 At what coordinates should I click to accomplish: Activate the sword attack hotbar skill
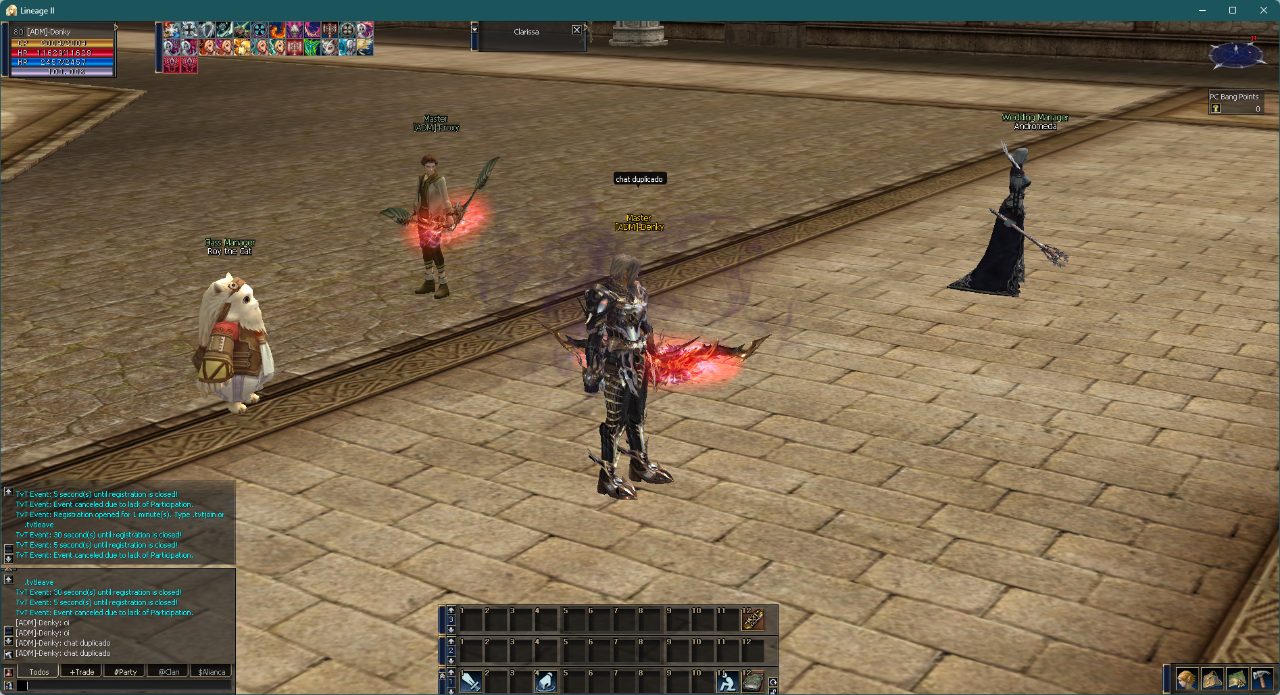[471, 682]
